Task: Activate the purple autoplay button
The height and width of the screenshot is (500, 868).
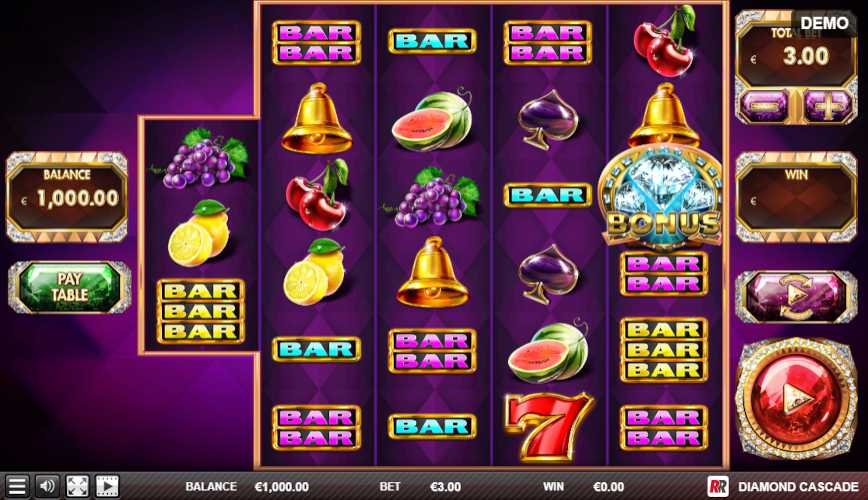Action: 796,296
